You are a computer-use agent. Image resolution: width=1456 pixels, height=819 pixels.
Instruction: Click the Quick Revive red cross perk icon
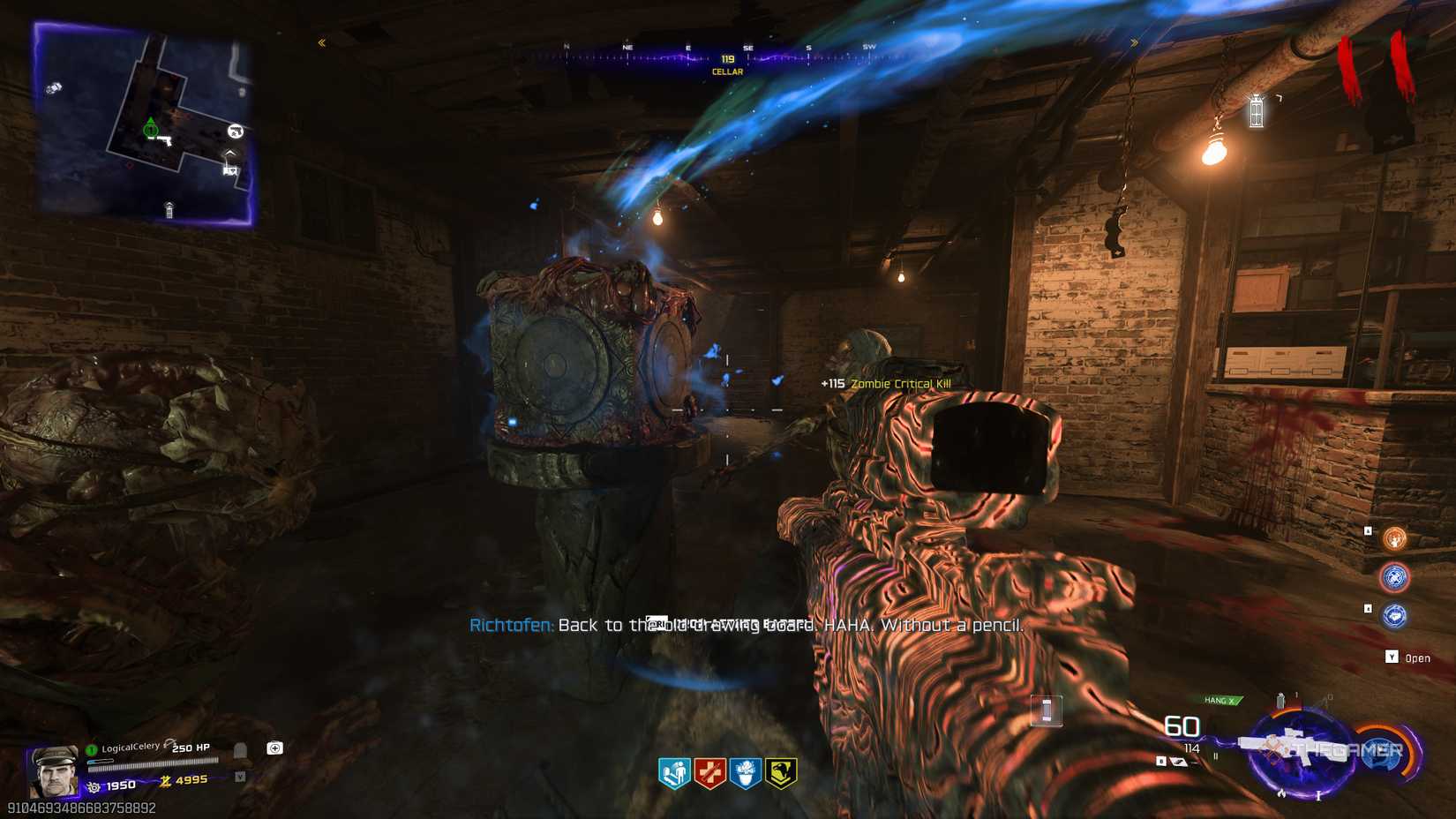click(710, 770)
